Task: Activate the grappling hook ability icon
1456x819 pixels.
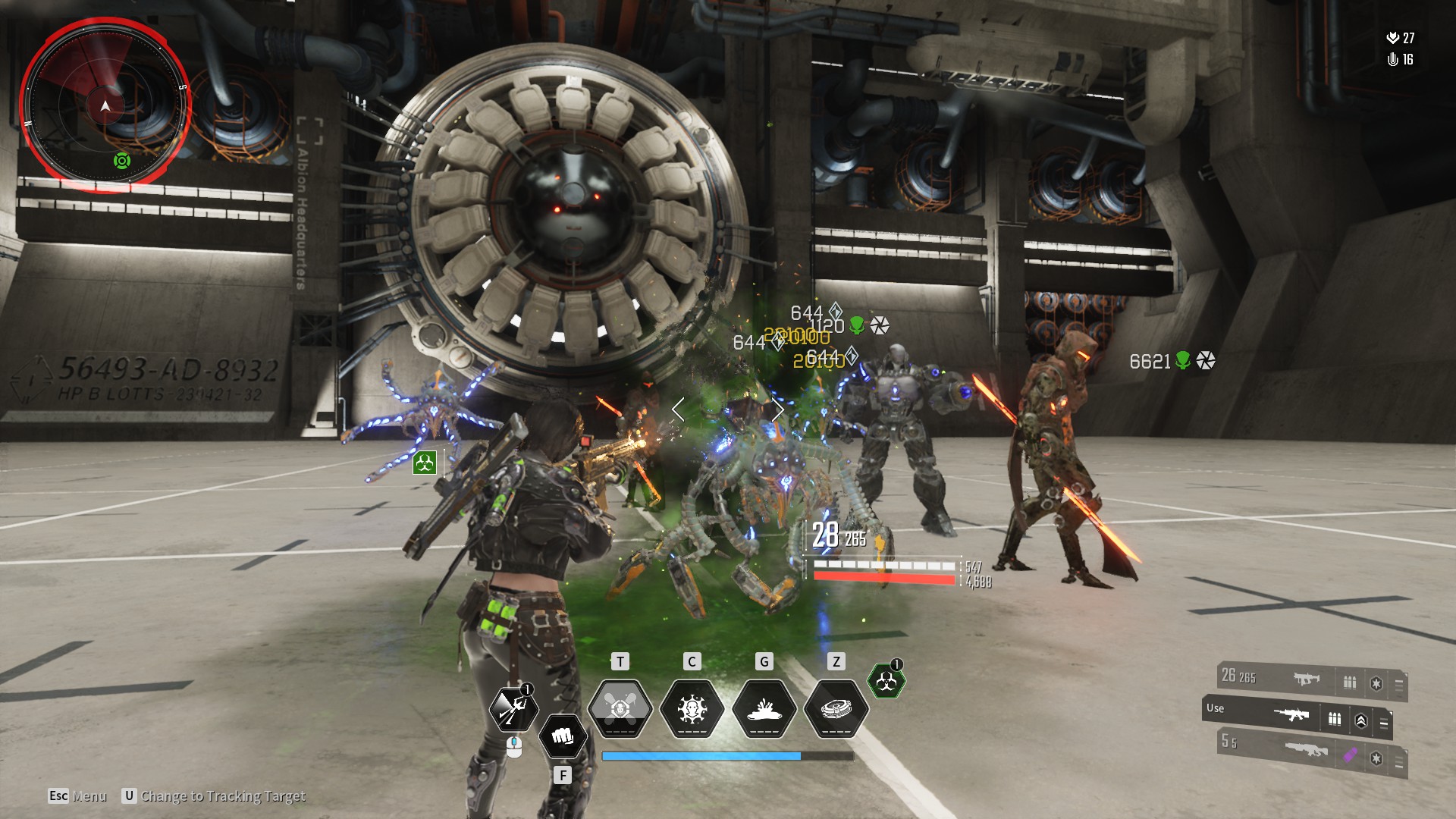Action: tap(513, 708)
